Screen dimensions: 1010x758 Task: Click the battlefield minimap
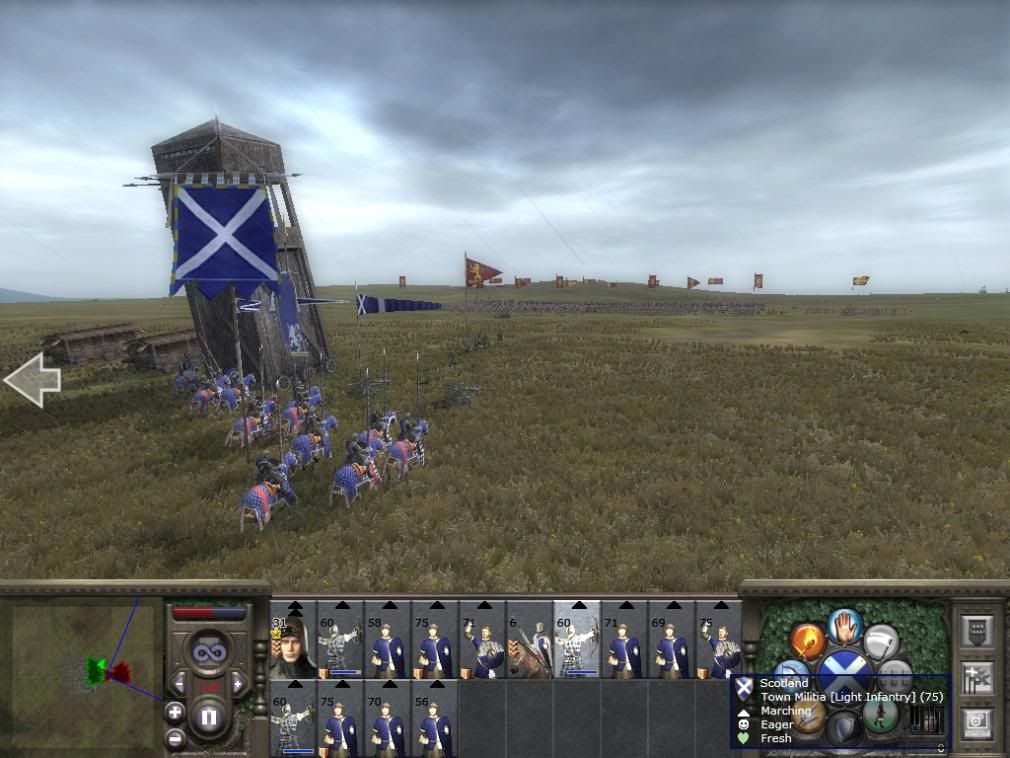coord(82,672)
